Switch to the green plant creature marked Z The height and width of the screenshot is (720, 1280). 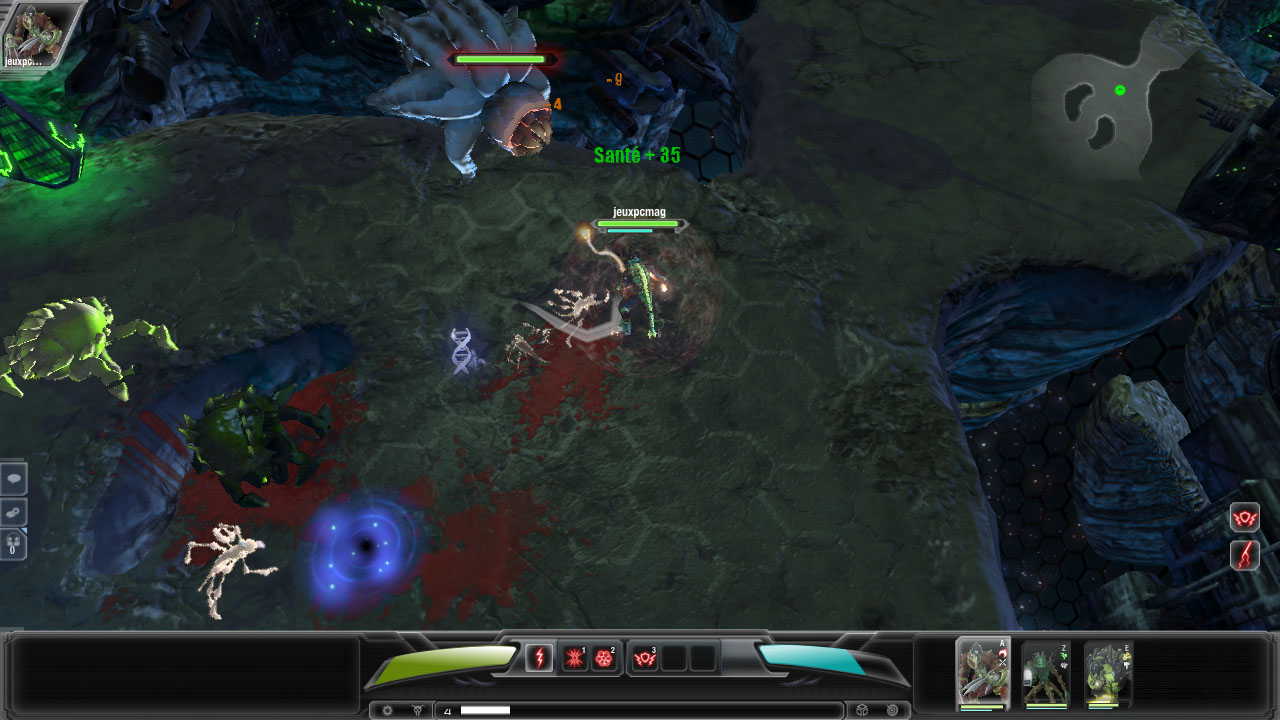pos(1045,674)
